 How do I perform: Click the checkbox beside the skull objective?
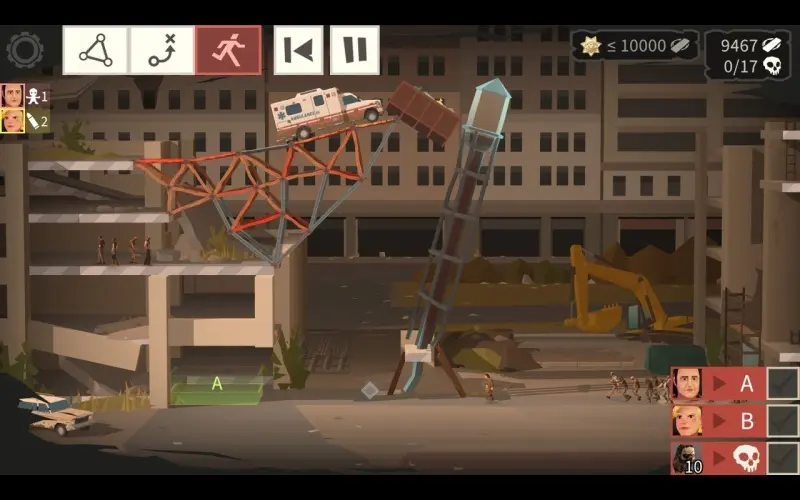pos(782,457)
